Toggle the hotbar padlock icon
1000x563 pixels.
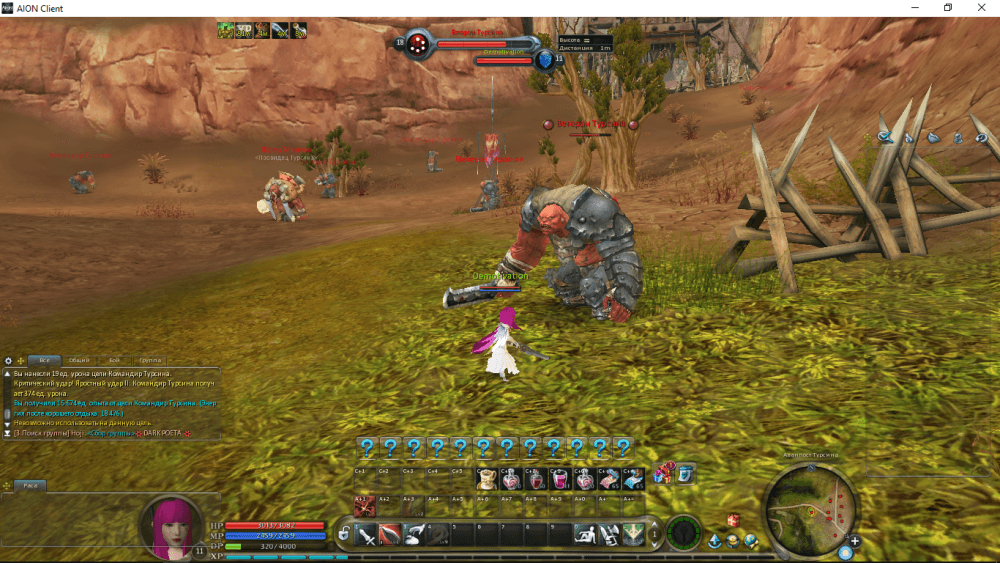[344, 534]
